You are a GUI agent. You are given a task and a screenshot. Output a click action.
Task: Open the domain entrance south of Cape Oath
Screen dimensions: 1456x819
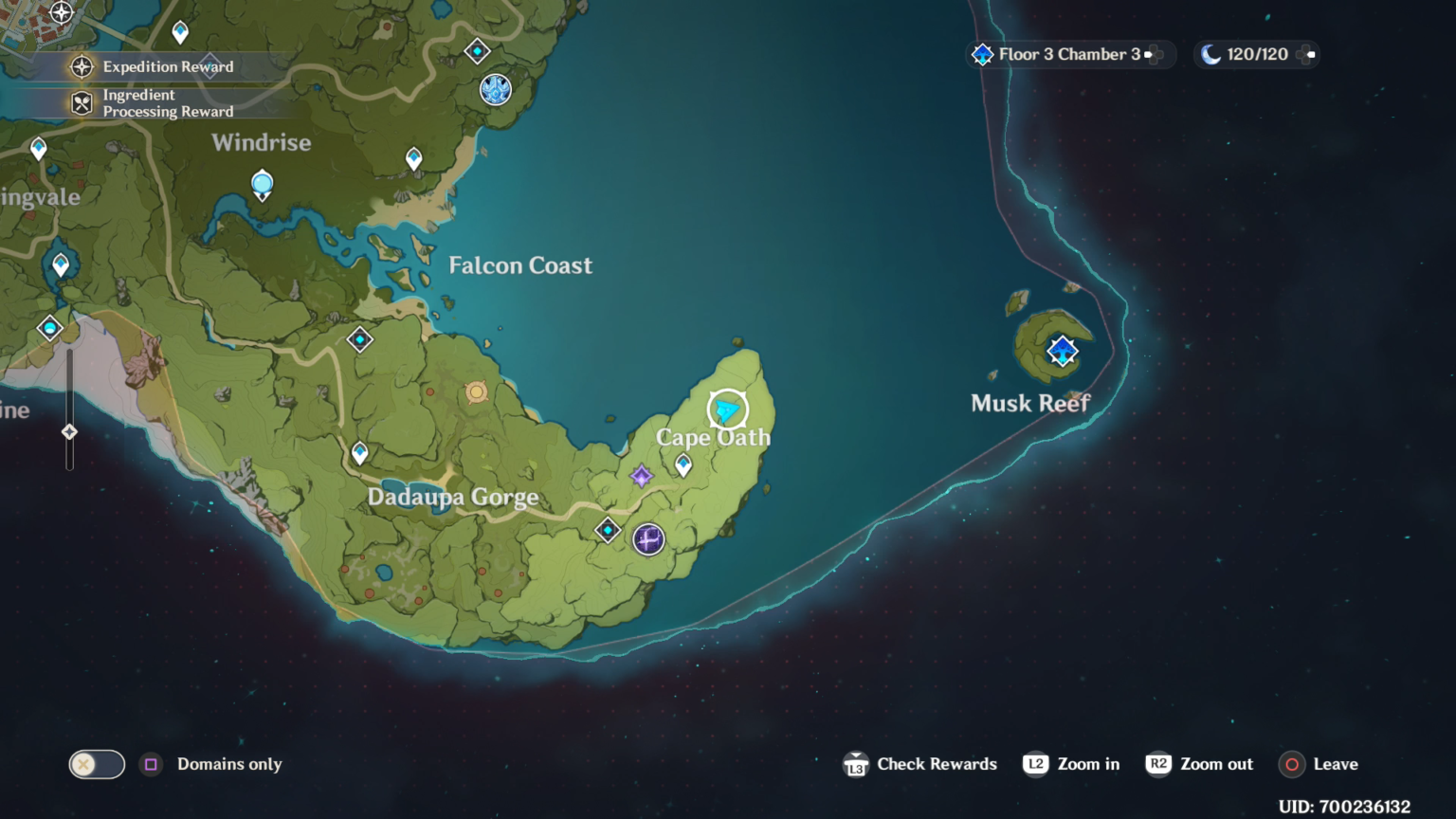coord(648,540)
